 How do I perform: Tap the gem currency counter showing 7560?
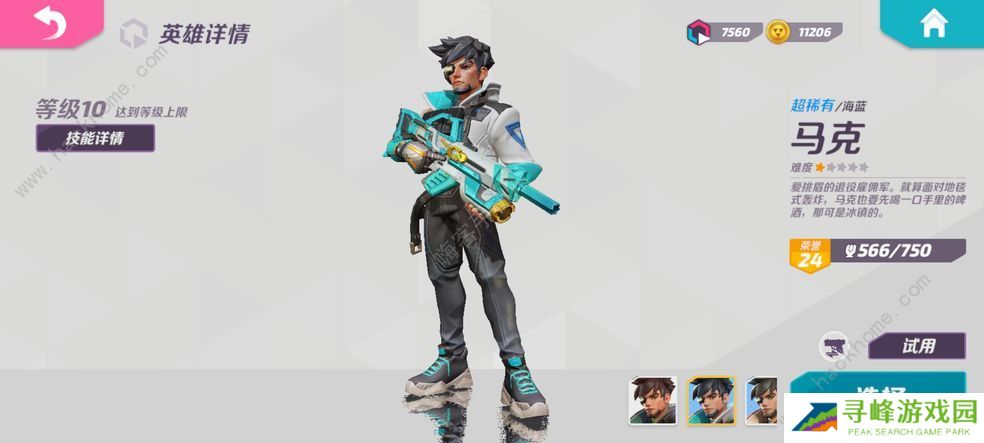(722, 33)
